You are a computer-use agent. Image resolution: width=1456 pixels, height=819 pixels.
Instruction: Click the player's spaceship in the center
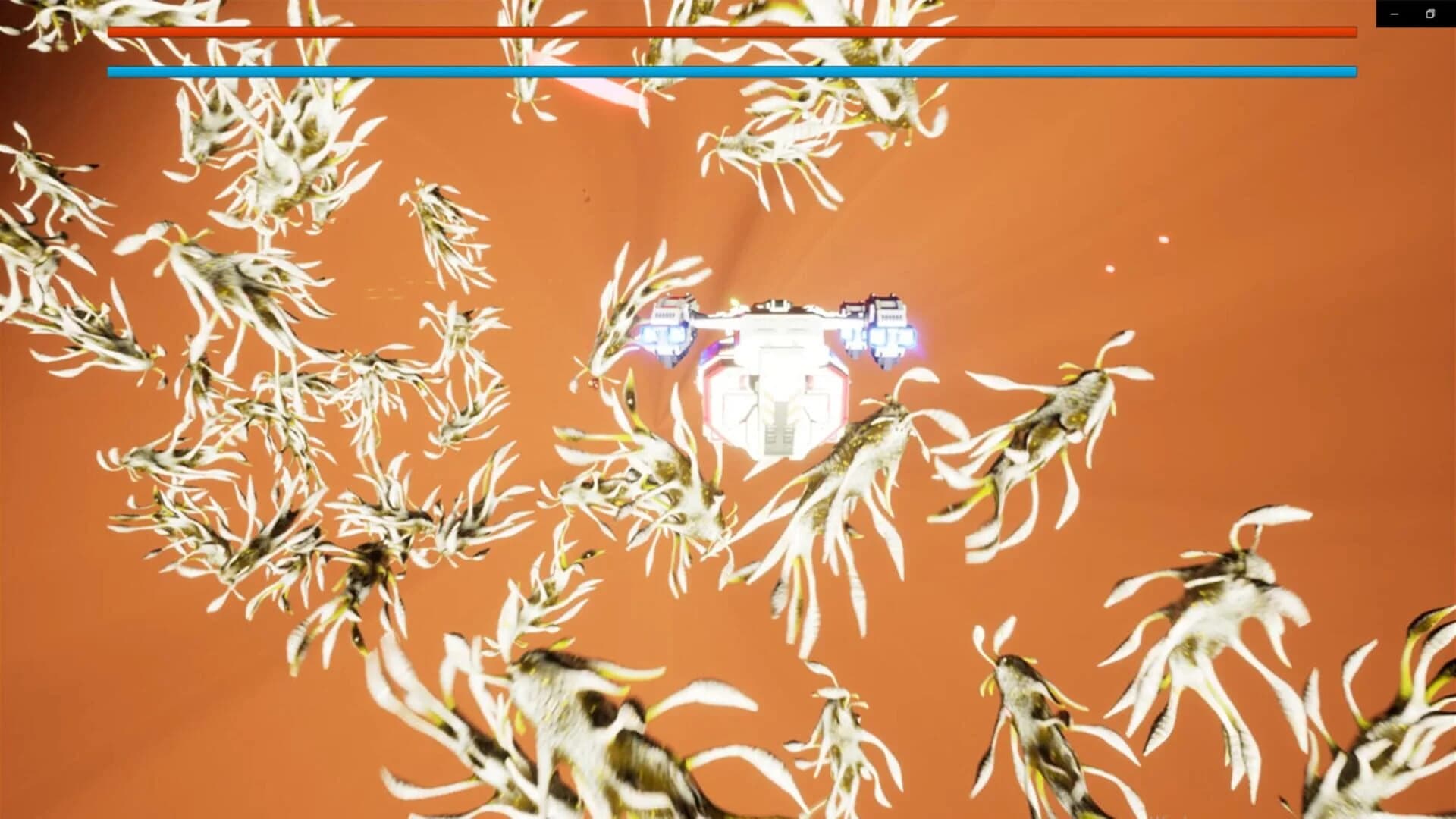773,364
